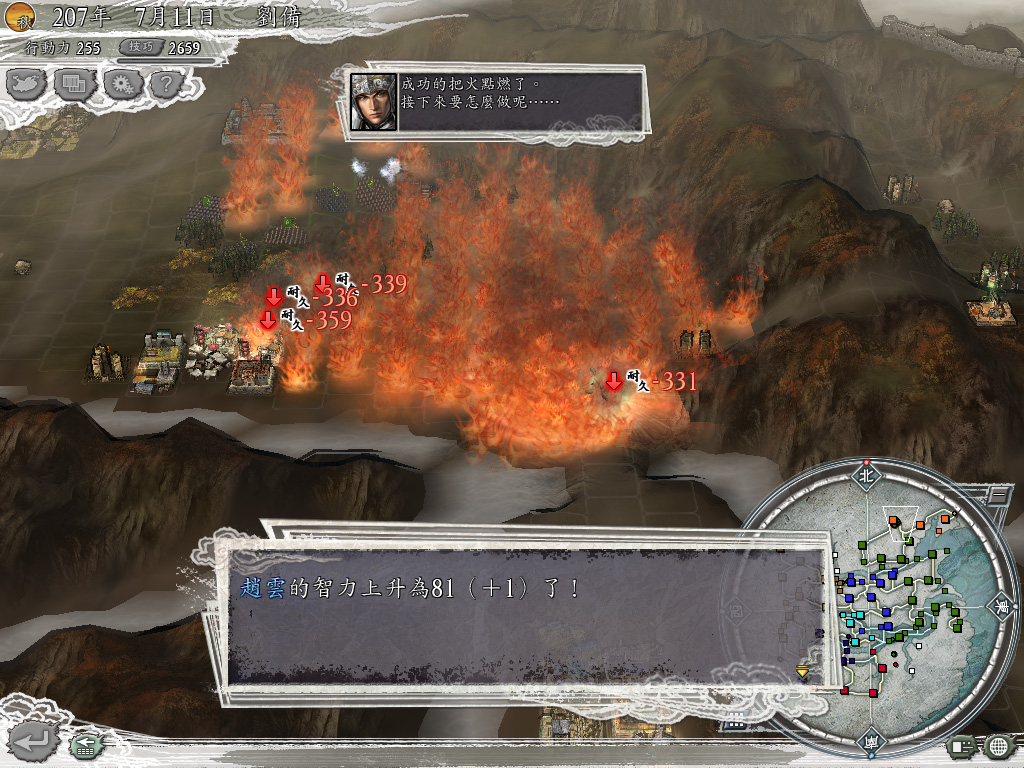Collapse the minimap with the minus button
The image size is (1024, 768).
pyautogui.click(x=997, y=494)
